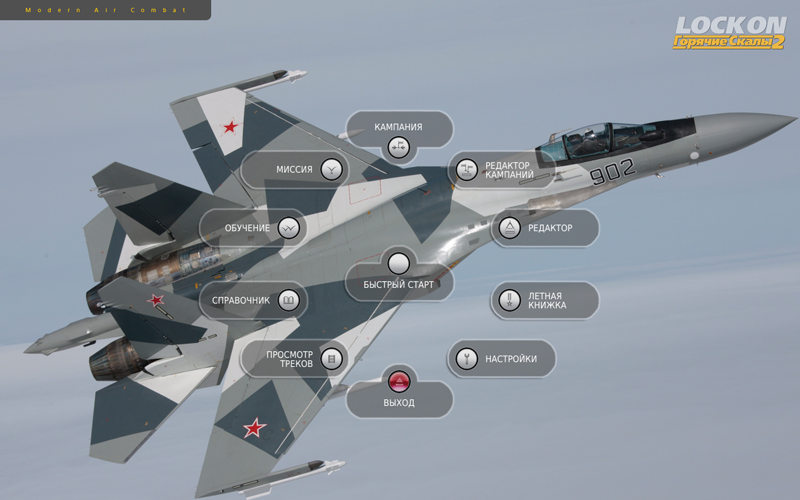Choose the Обучение training option
Screen dimensions: 800x500
289,228
